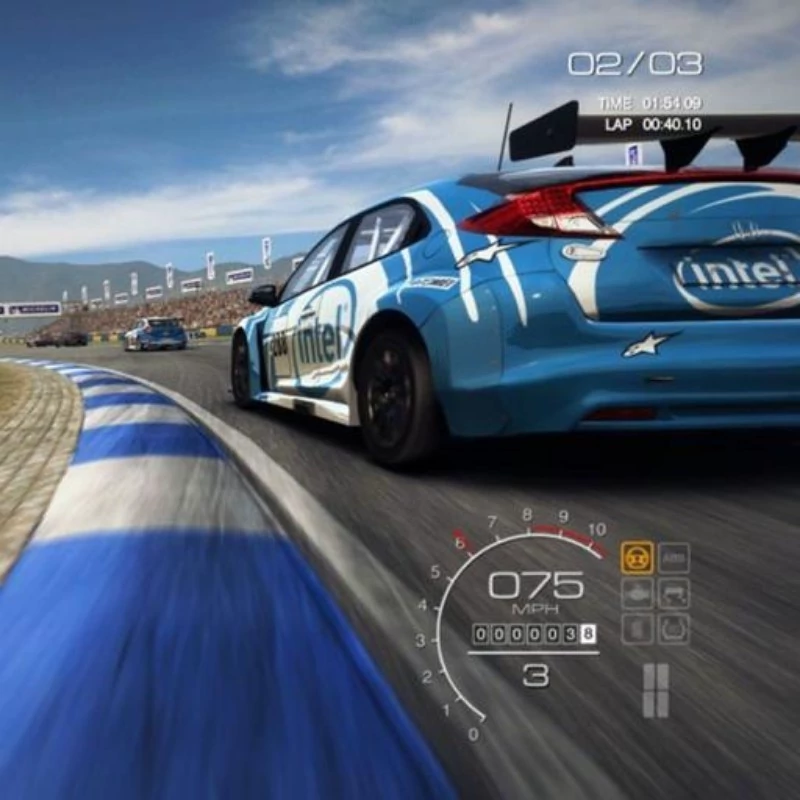Image resolution: width=800 pixels, height=800 pixels.
Task: Select the ABS indicator icon
Action: (x=674, y=557)
